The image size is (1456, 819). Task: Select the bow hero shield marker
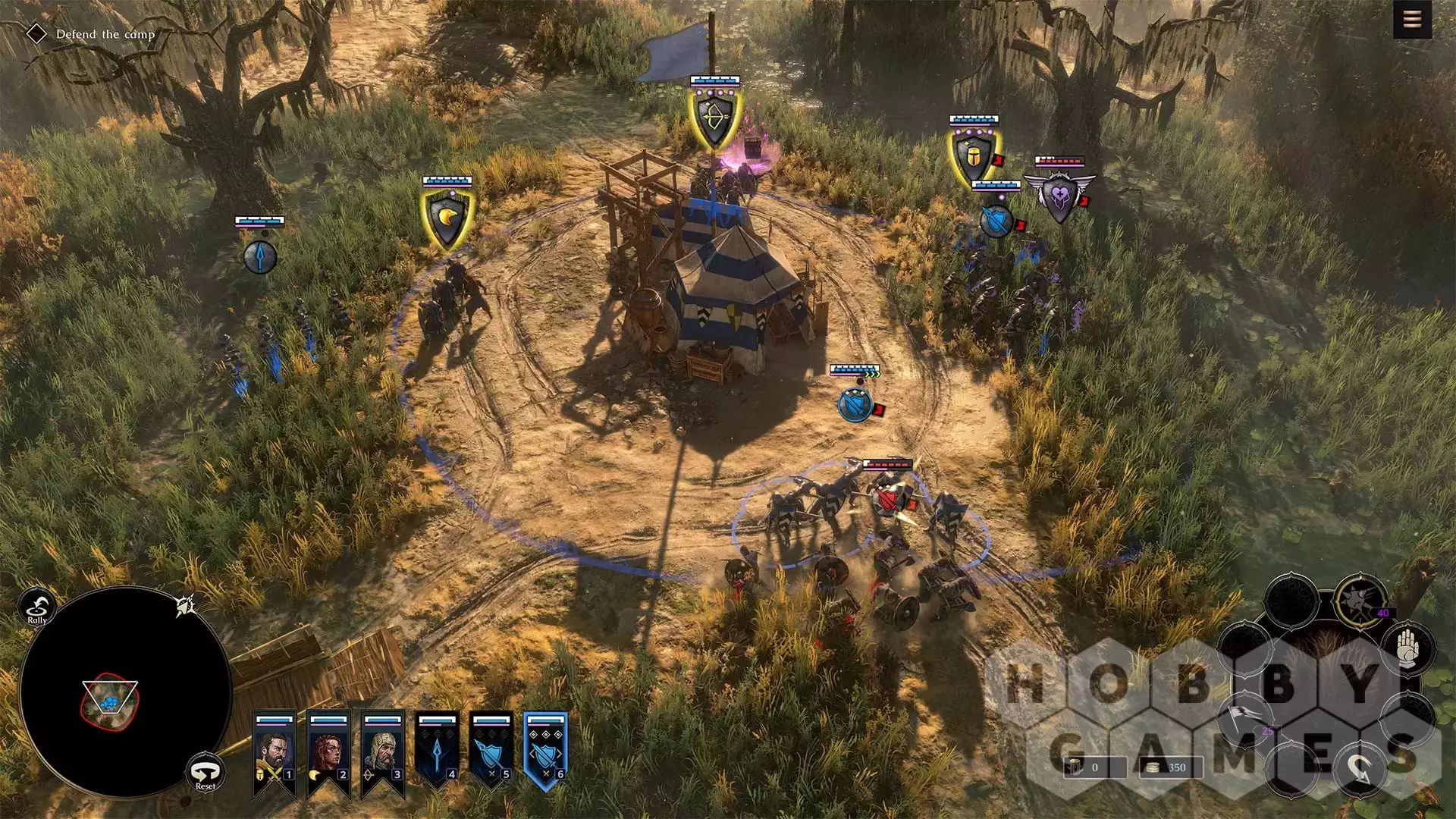point(714,118)
